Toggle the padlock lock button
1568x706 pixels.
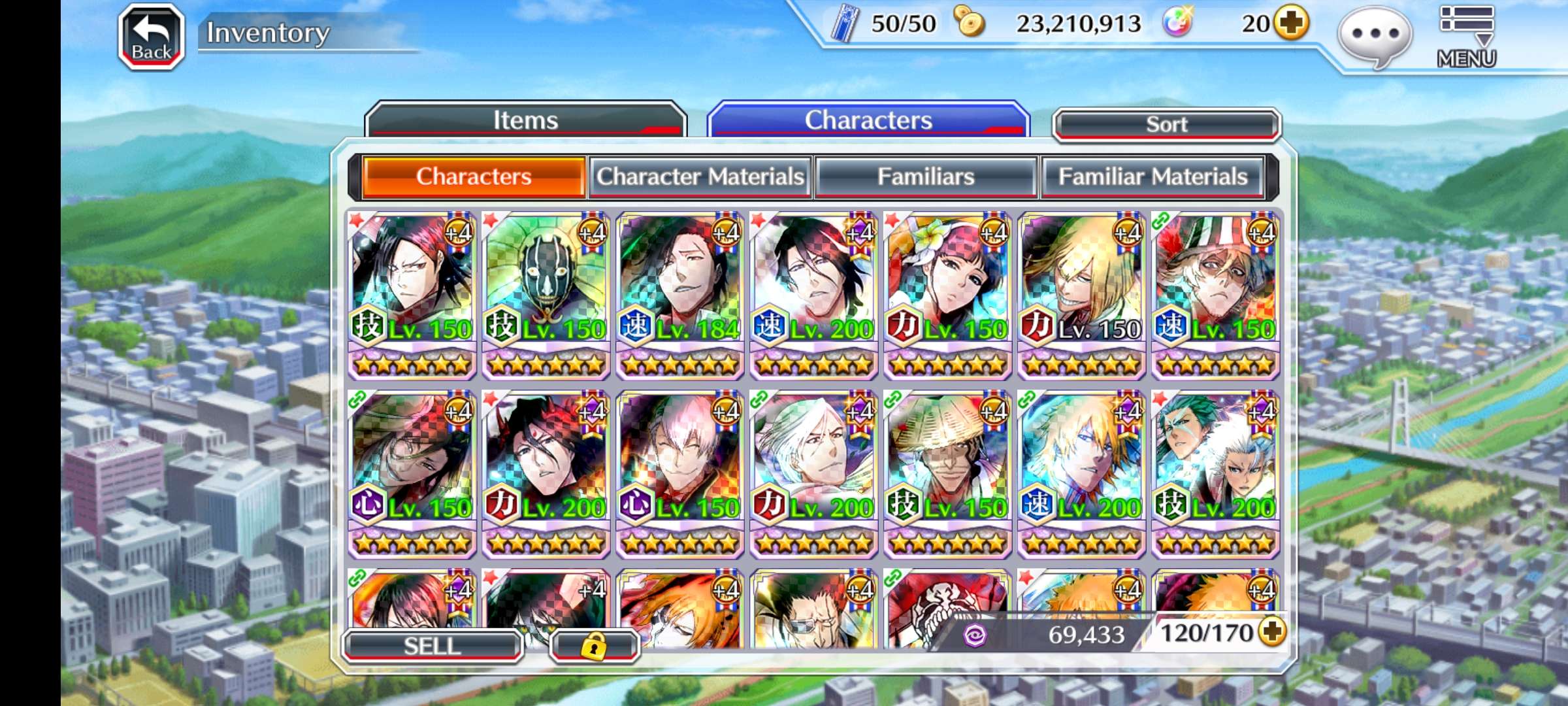point(594,647)
